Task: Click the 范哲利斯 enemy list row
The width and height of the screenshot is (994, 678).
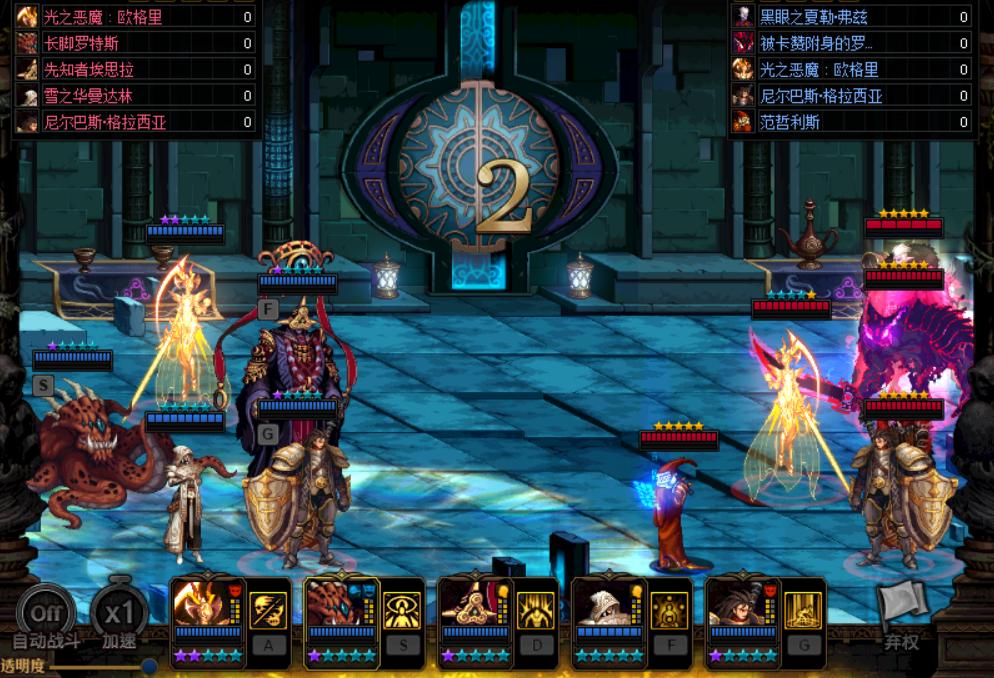Action: coord(851,122)
